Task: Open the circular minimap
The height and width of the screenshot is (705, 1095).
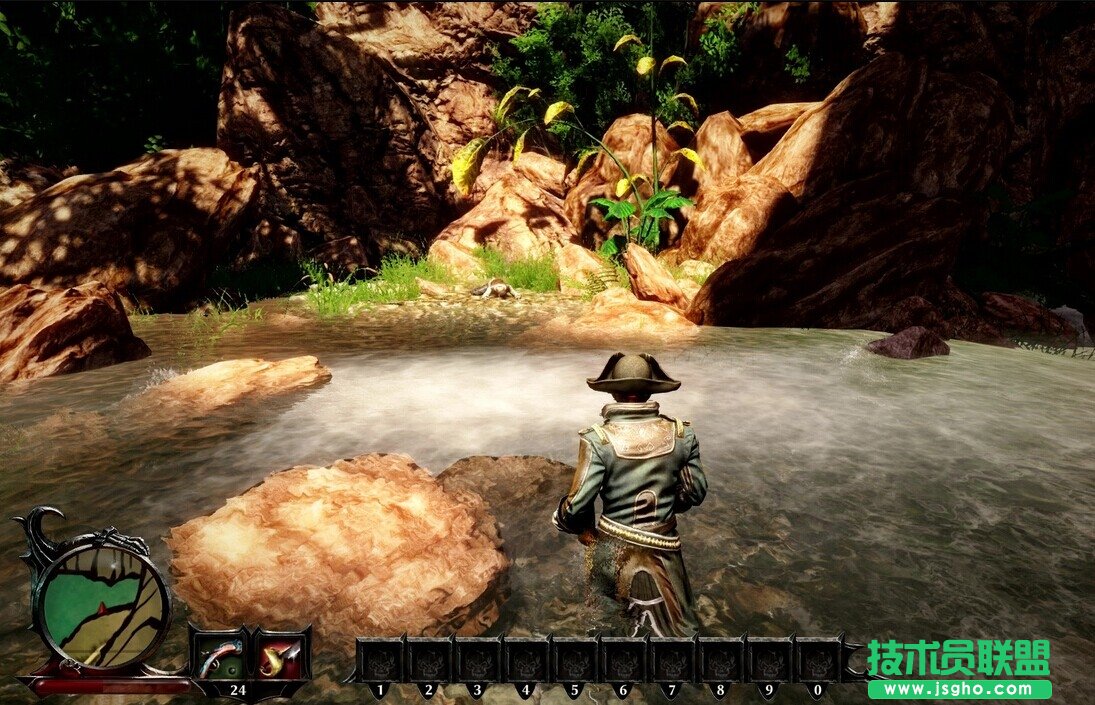Action: pos(103,601)
